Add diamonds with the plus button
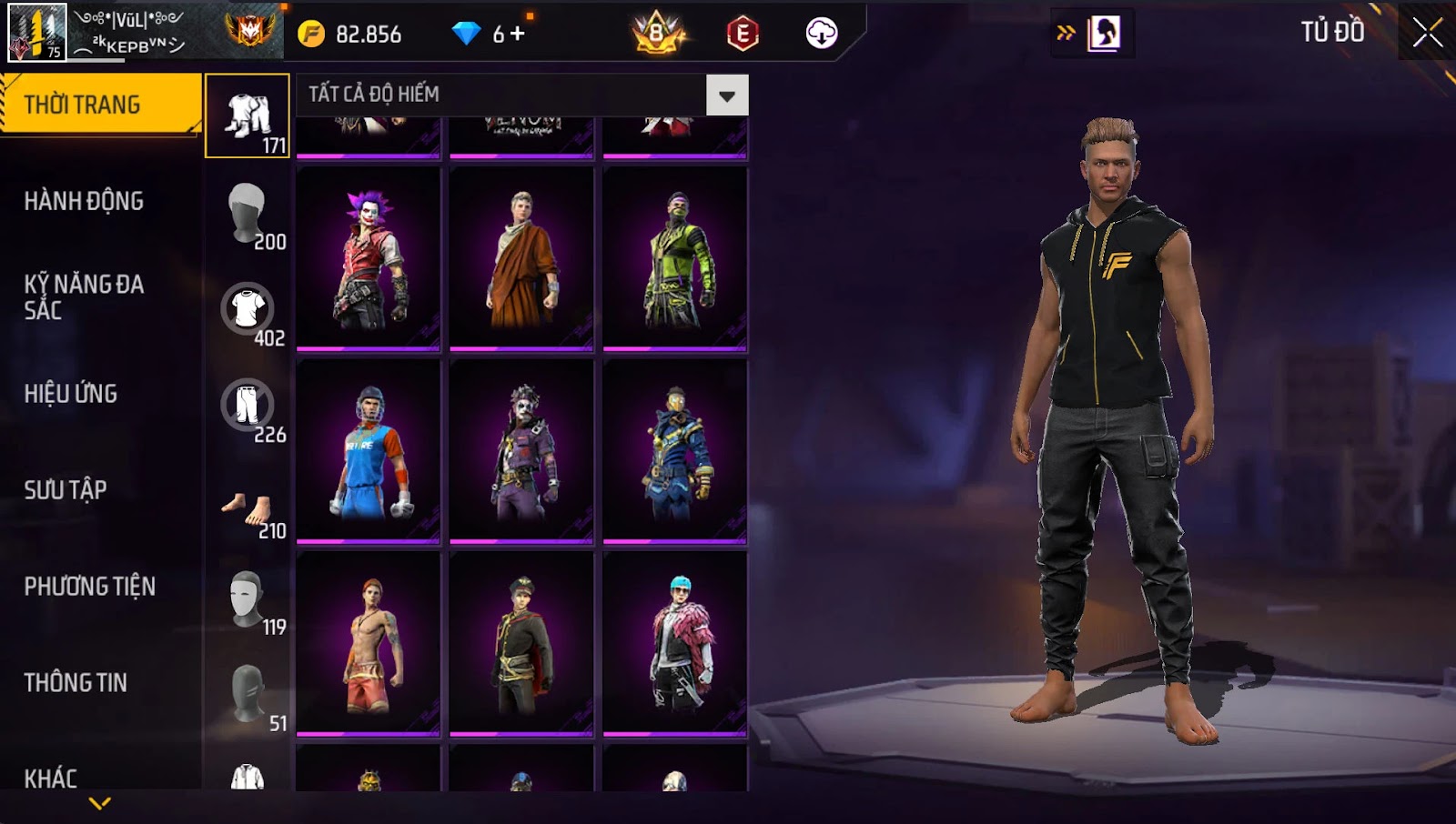This screenshot has height=824, width=1456. point(518,34)
